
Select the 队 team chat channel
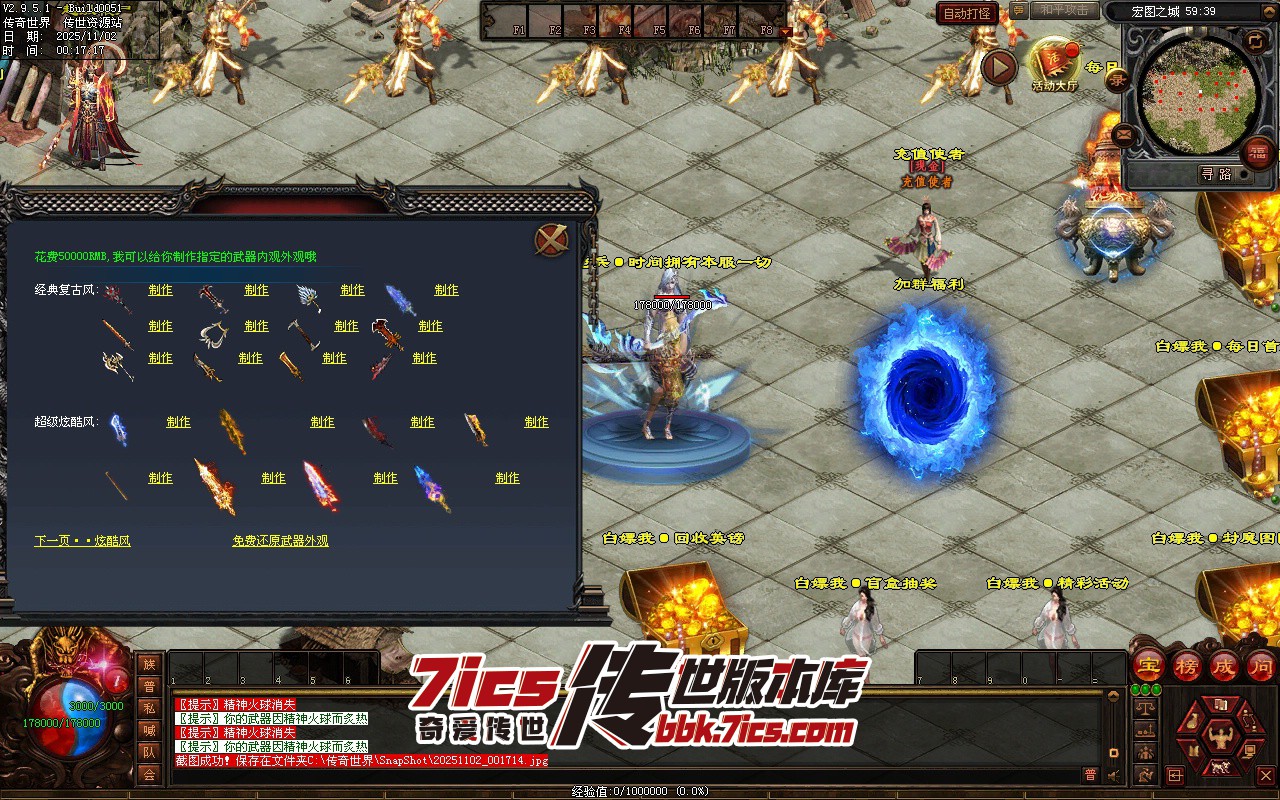tap(149, 752)
